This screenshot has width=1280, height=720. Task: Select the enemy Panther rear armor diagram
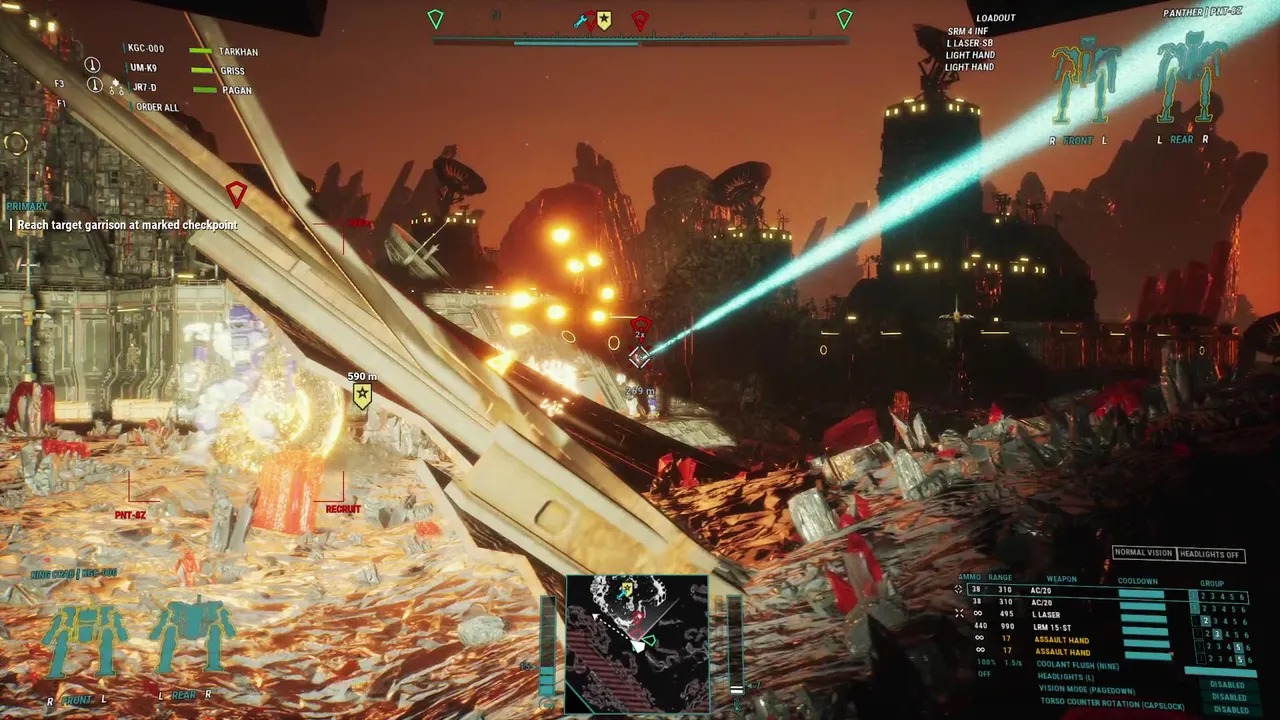click(1190, 78)
